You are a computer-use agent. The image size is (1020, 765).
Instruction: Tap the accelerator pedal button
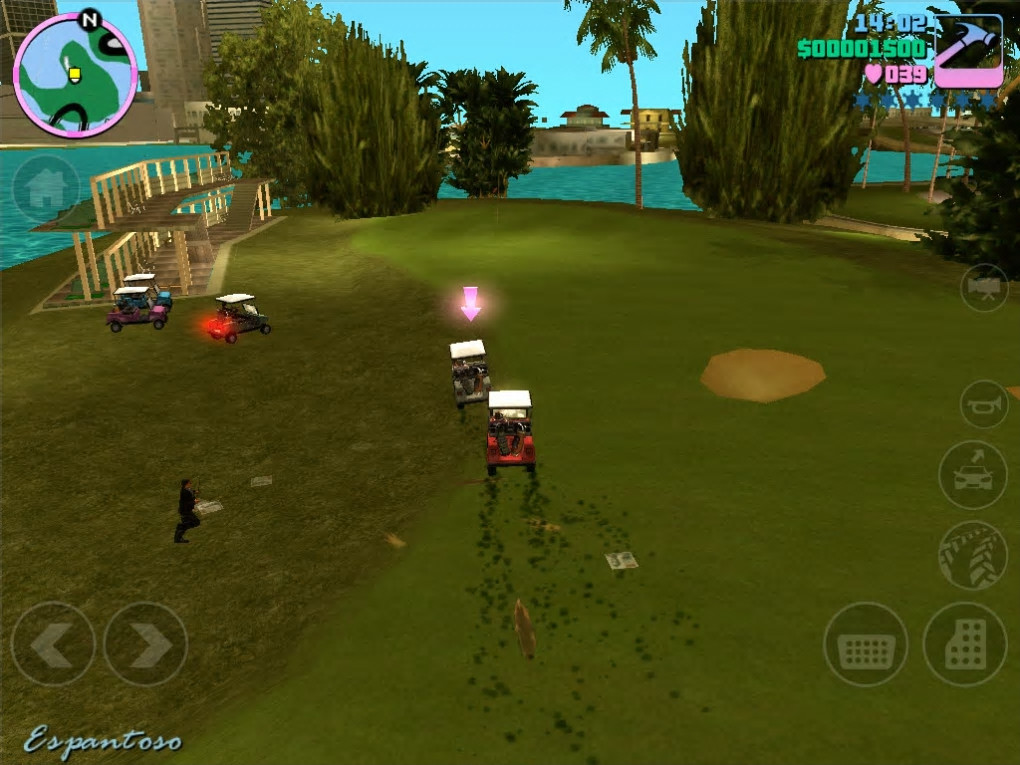(x=965, y=644)
